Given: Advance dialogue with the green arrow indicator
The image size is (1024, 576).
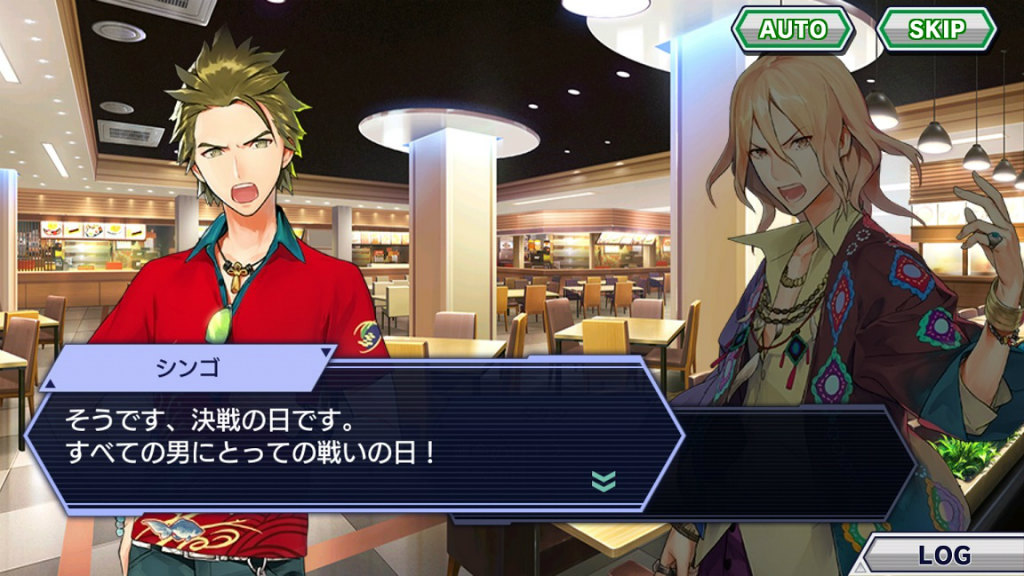Looking at the screenshot, I should point(604,481).
